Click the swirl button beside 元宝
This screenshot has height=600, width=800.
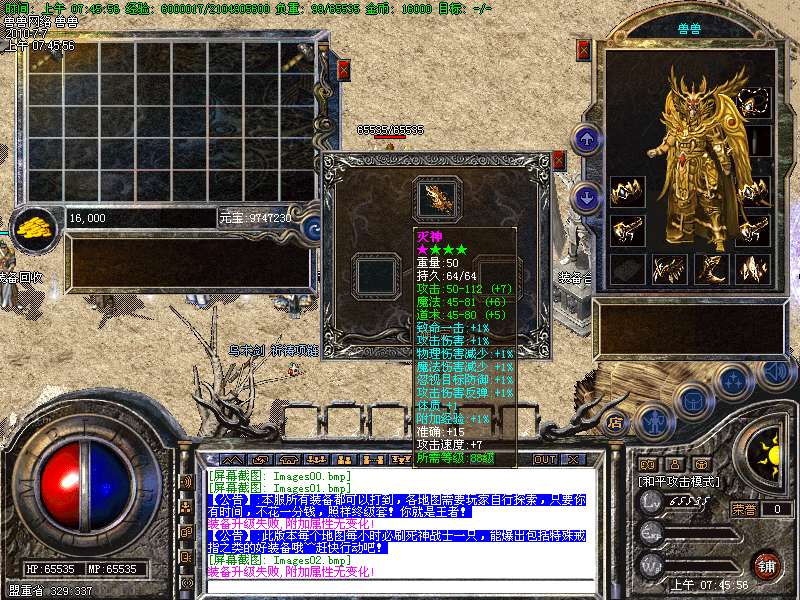click(311, 226)
